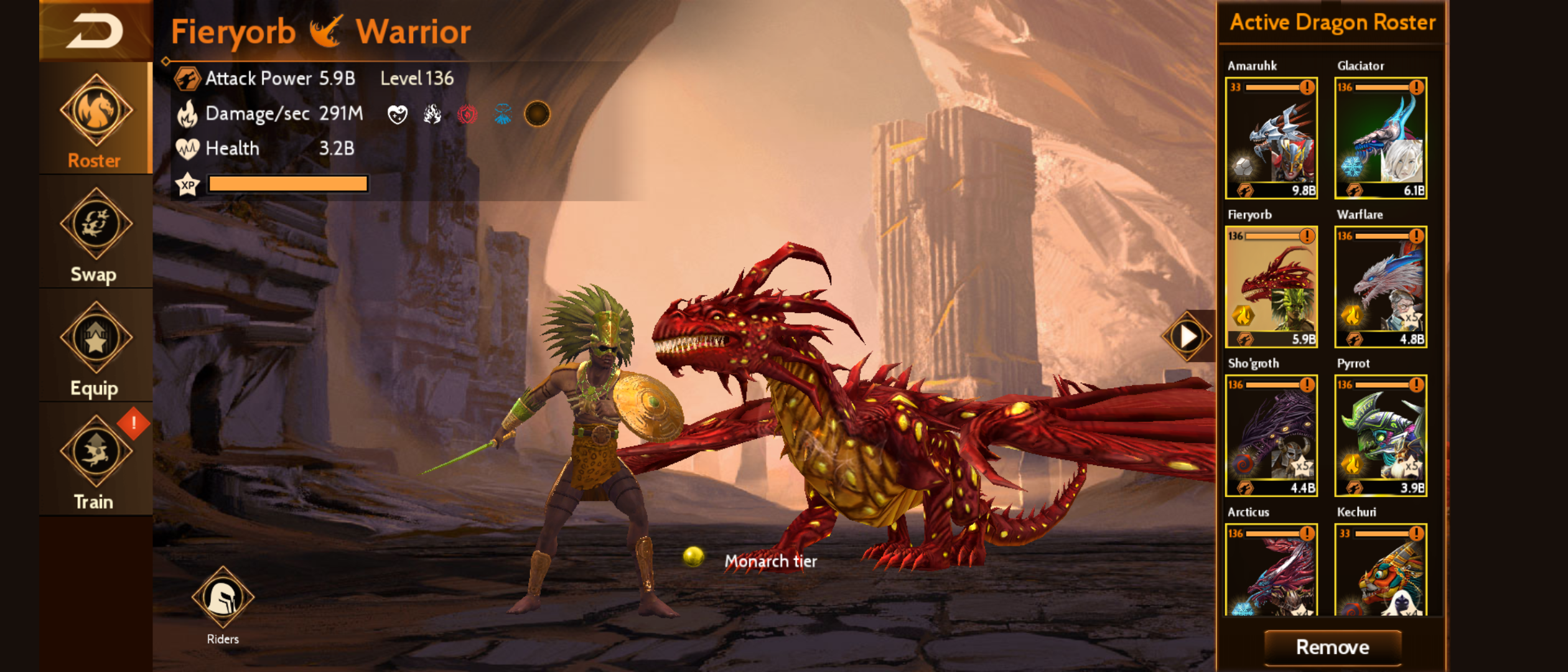Image resolution: width=1568 pixels, height=672 pixels.
Task: Go back with the return arrow
Action: tap(95, 31)
